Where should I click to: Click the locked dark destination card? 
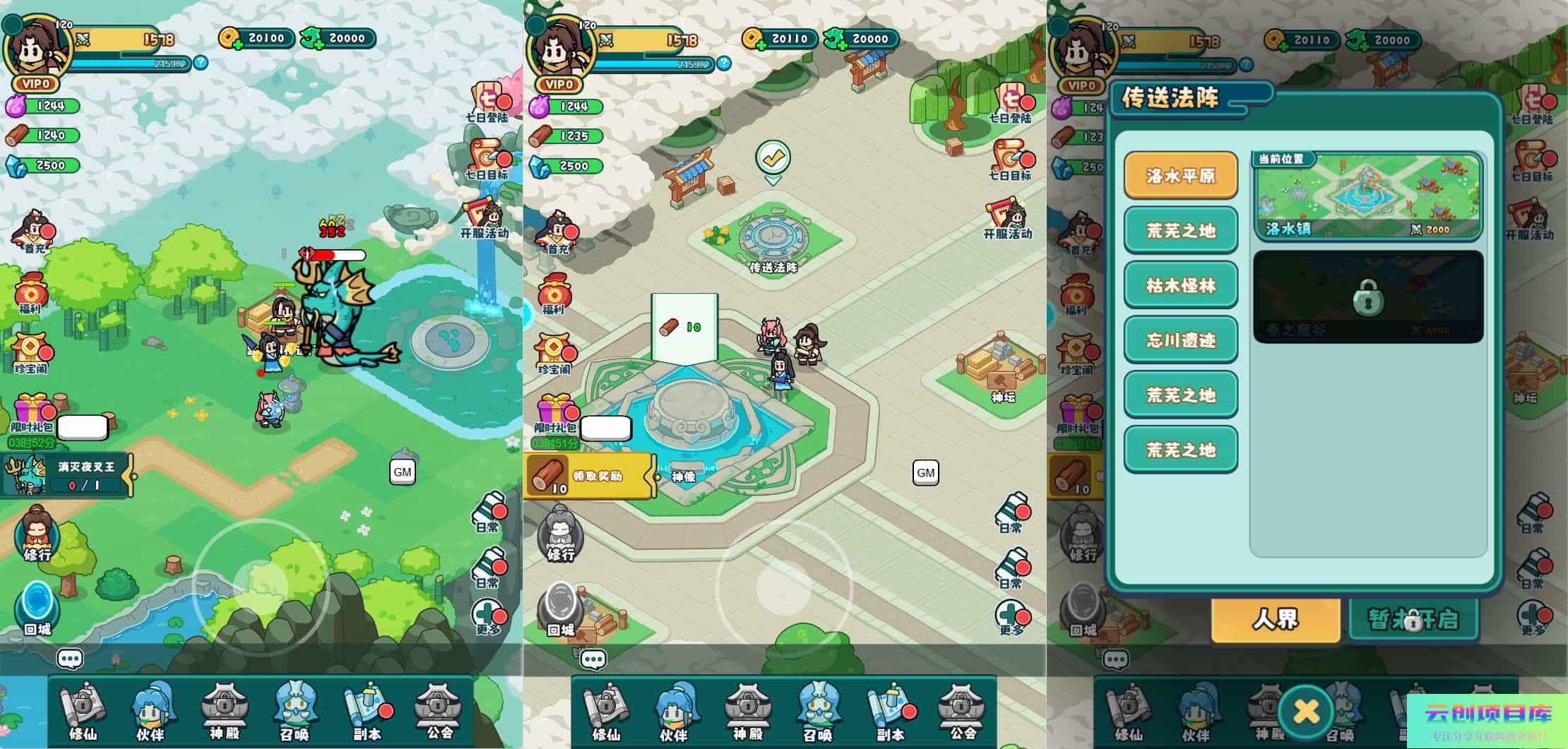coord(1367,297)
